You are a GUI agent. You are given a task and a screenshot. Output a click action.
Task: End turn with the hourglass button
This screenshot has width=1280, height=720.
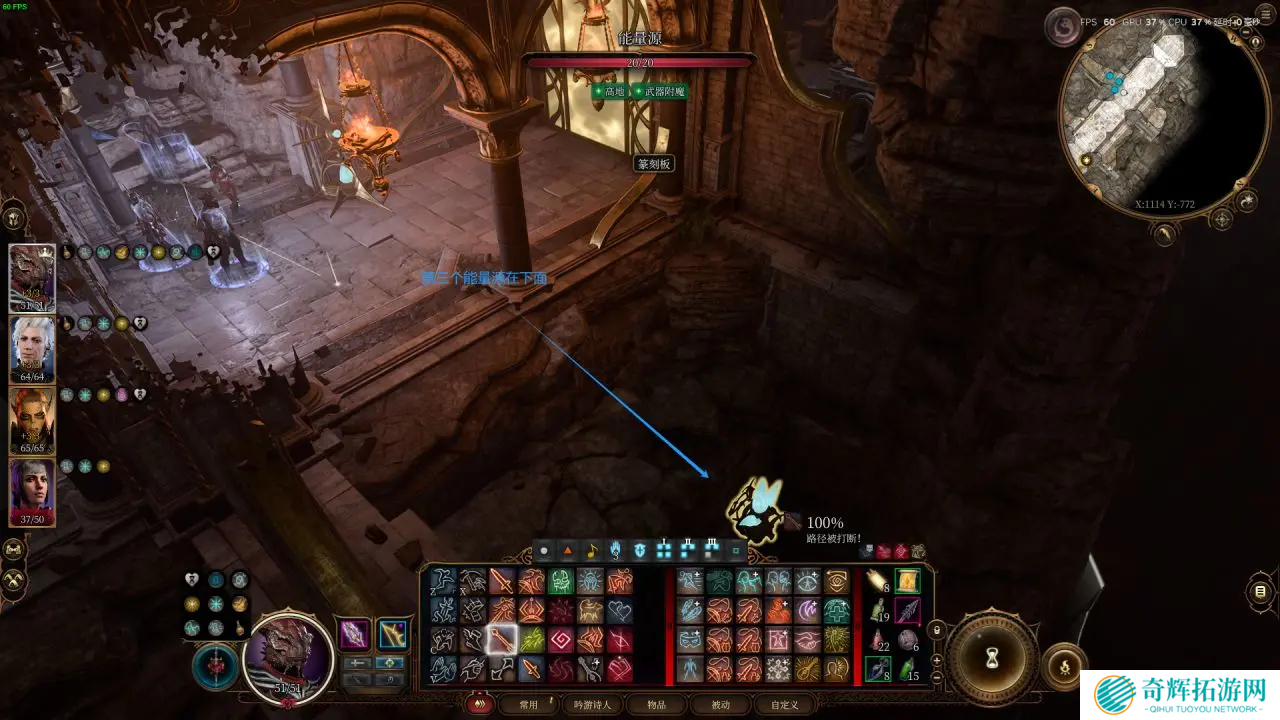click(x=992, y=657)
